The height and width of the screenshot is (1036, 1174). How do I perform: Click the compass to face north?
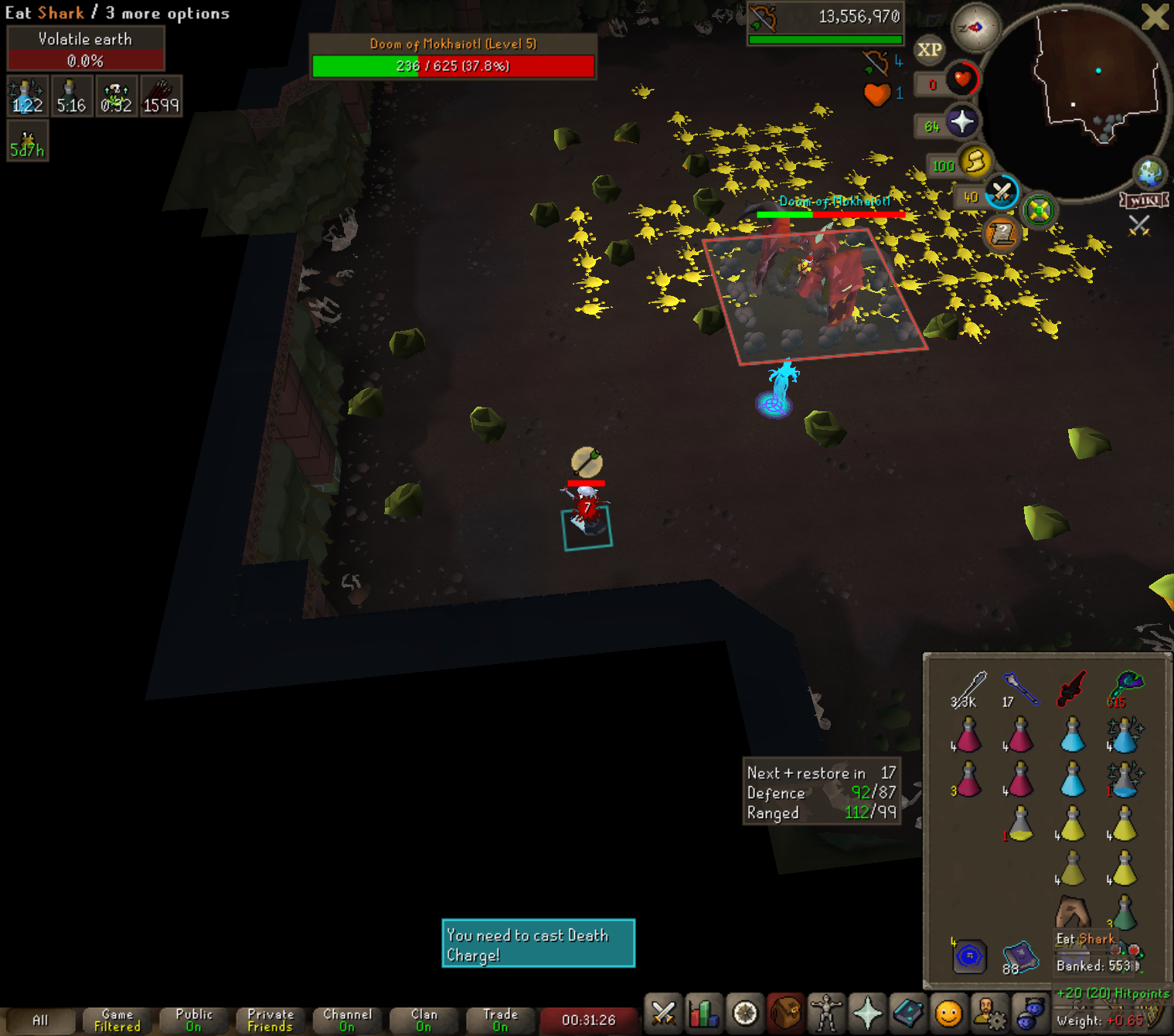point(975,28)
